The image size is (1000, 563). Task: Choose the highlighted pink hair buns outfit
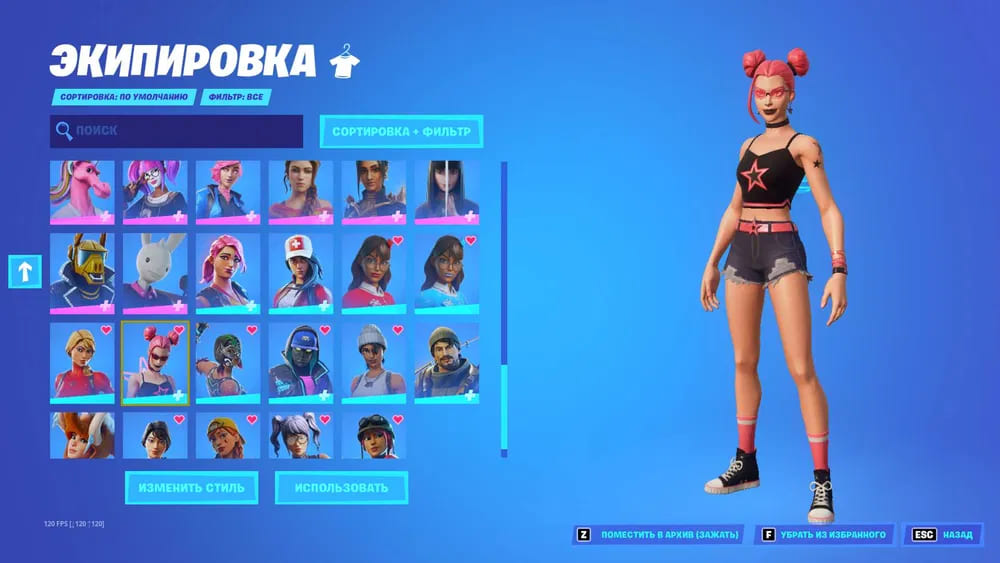[155, 362]
